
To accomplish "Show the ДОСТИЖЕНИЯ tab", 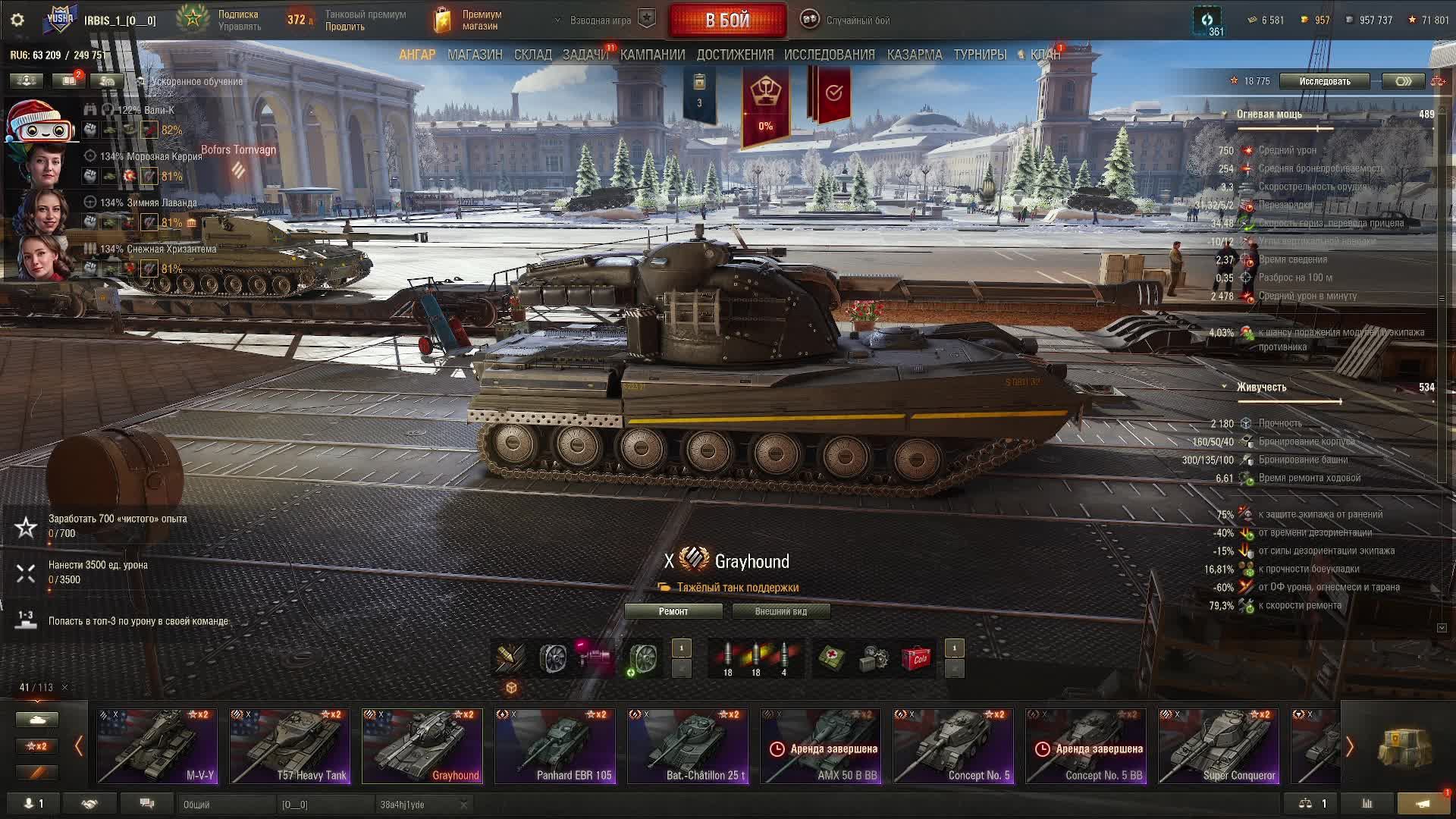I will (735, 55).
